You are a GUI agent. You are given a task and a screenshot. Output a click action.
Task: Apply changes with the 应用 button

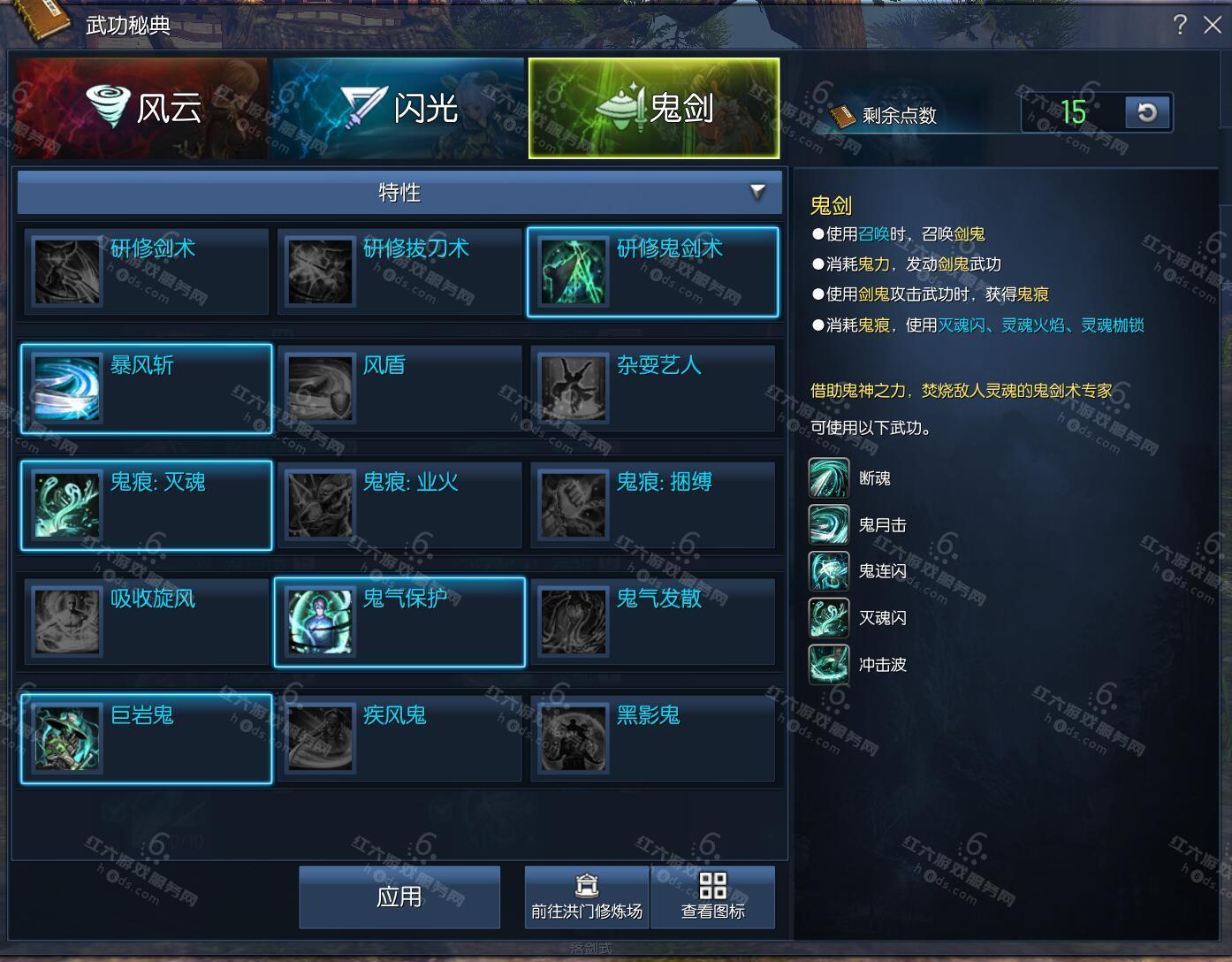pyautogui.click(x=399, y=897)
